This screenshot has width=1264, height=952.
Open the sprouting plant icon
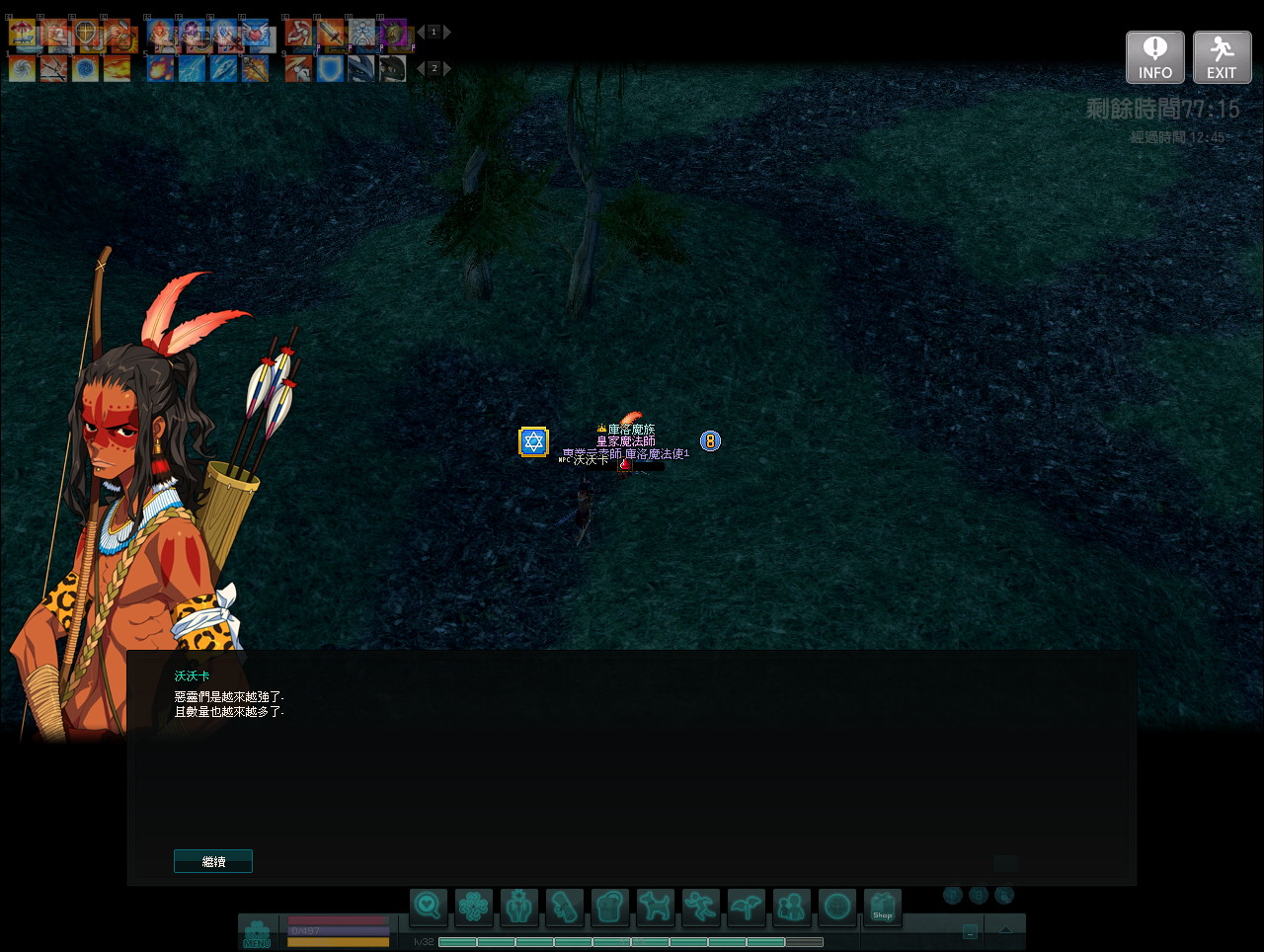746,906
